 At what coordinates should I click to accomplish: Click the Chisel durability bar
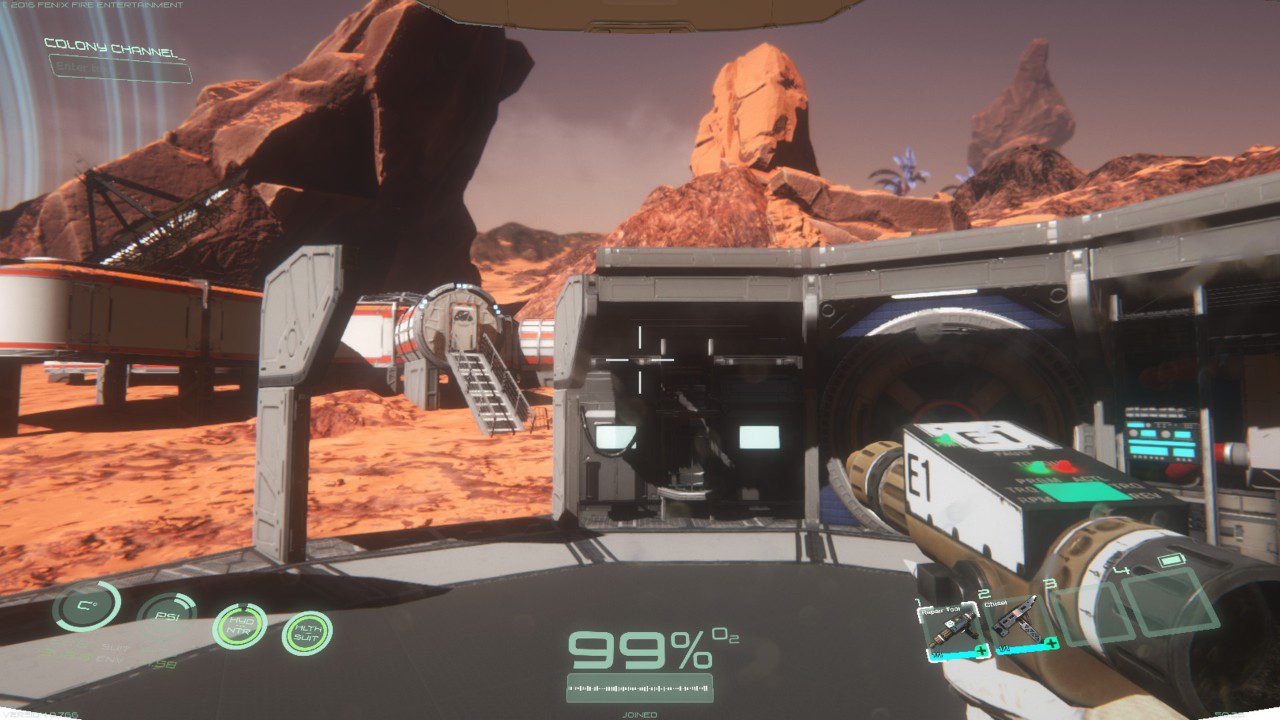[1017, 650]
